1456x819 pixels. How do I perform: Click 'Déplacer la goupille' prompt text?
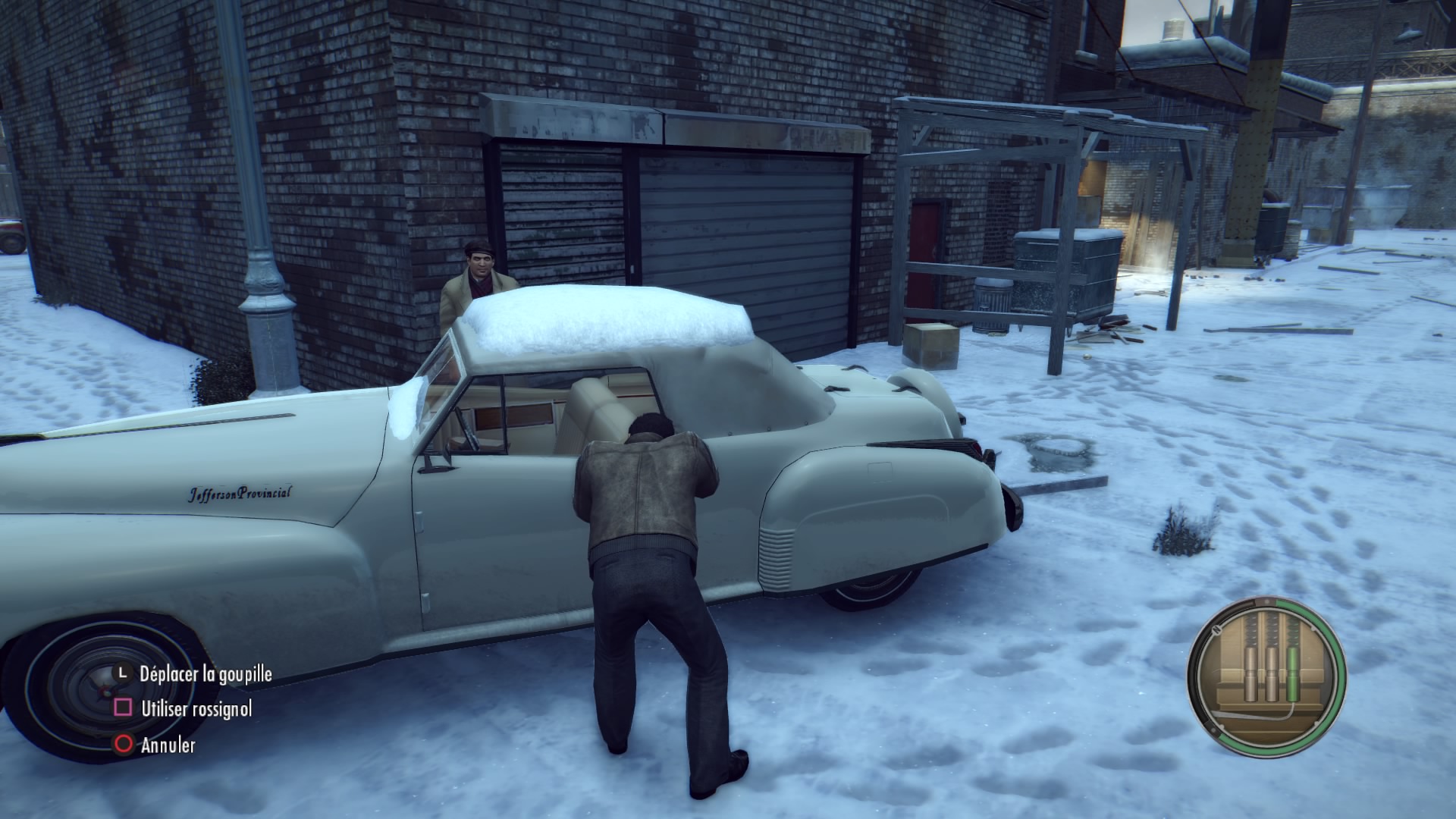click(x=207, y=674)
